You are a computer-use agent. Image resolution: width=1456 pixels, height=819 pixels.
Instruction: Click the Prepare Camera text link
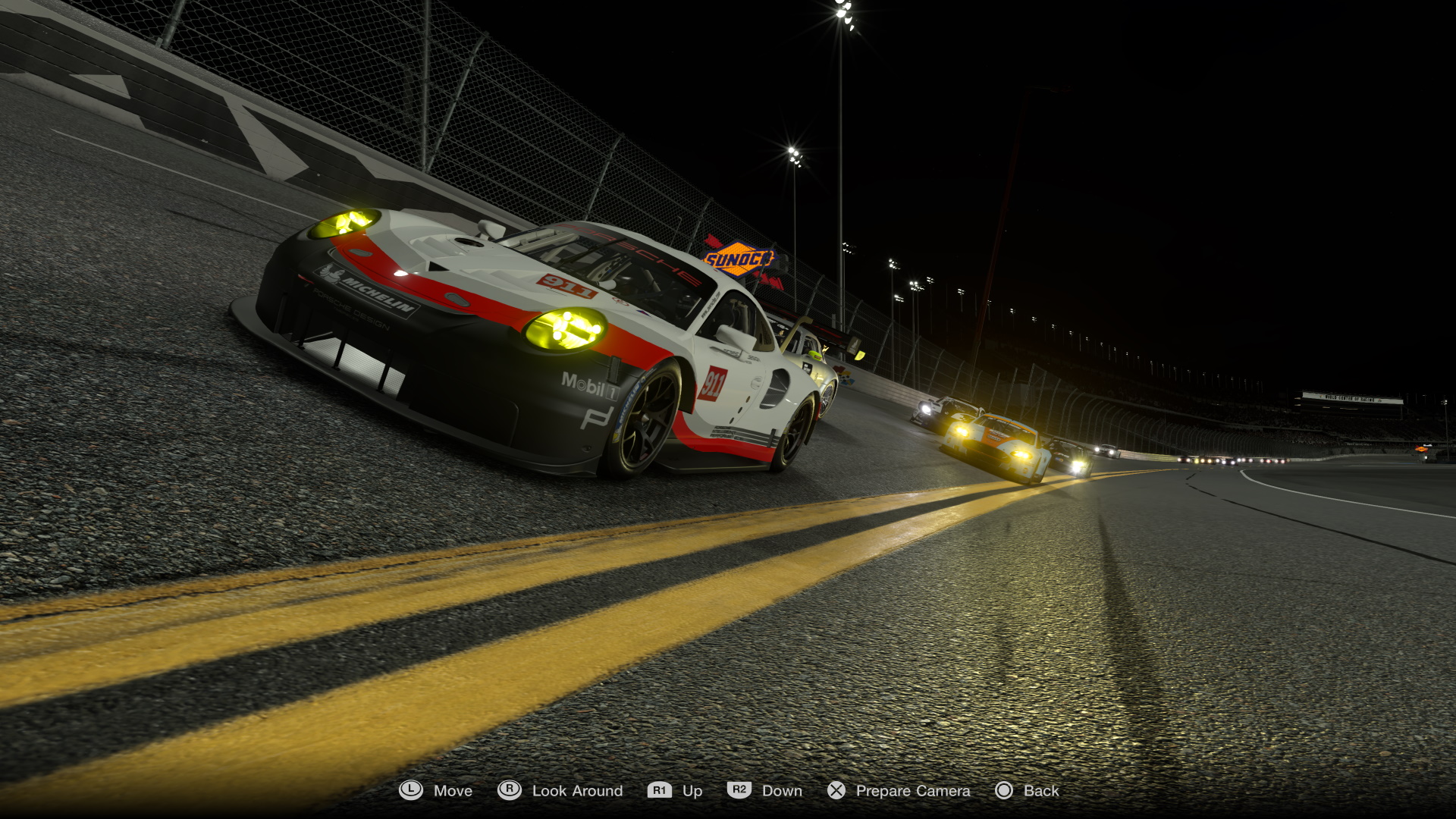[x=912, y=790]
